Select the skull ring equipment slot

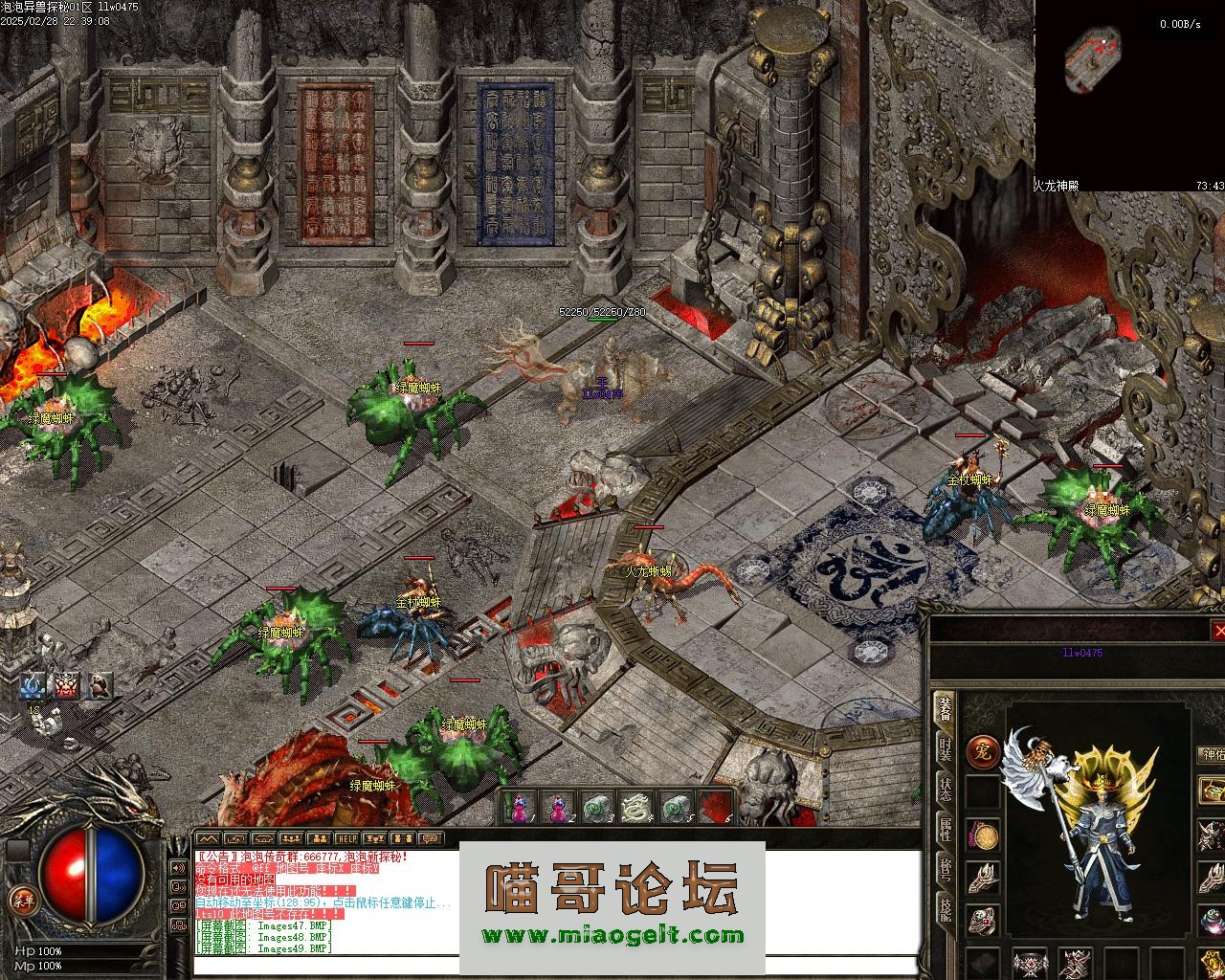983,921
